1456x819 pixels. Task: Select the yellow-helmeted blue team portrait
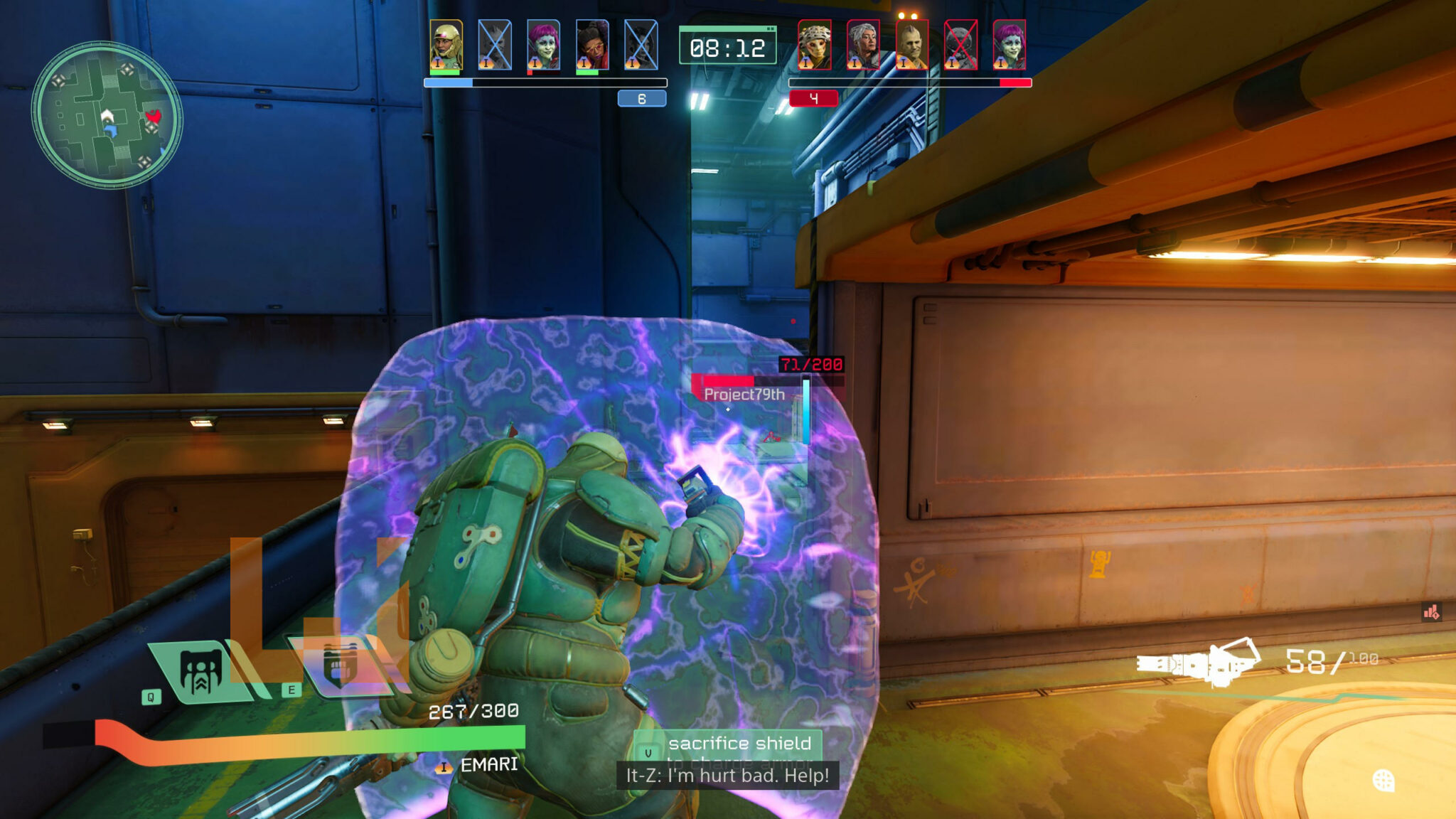(x=446, y=44)
